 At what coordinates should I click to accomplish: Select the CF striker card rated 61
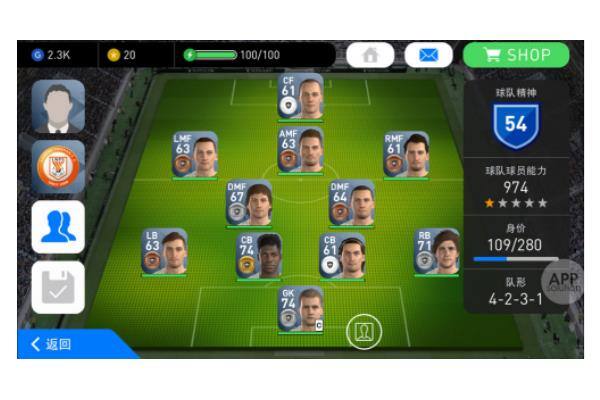tap(301, 97)
